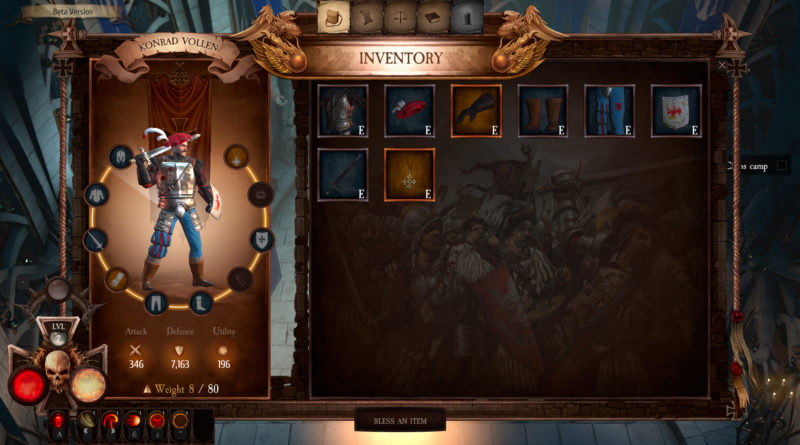The height and width of the screenshot is (445, 800).
Task: Choose the boots equipment slot
Action: coord(200,301)
